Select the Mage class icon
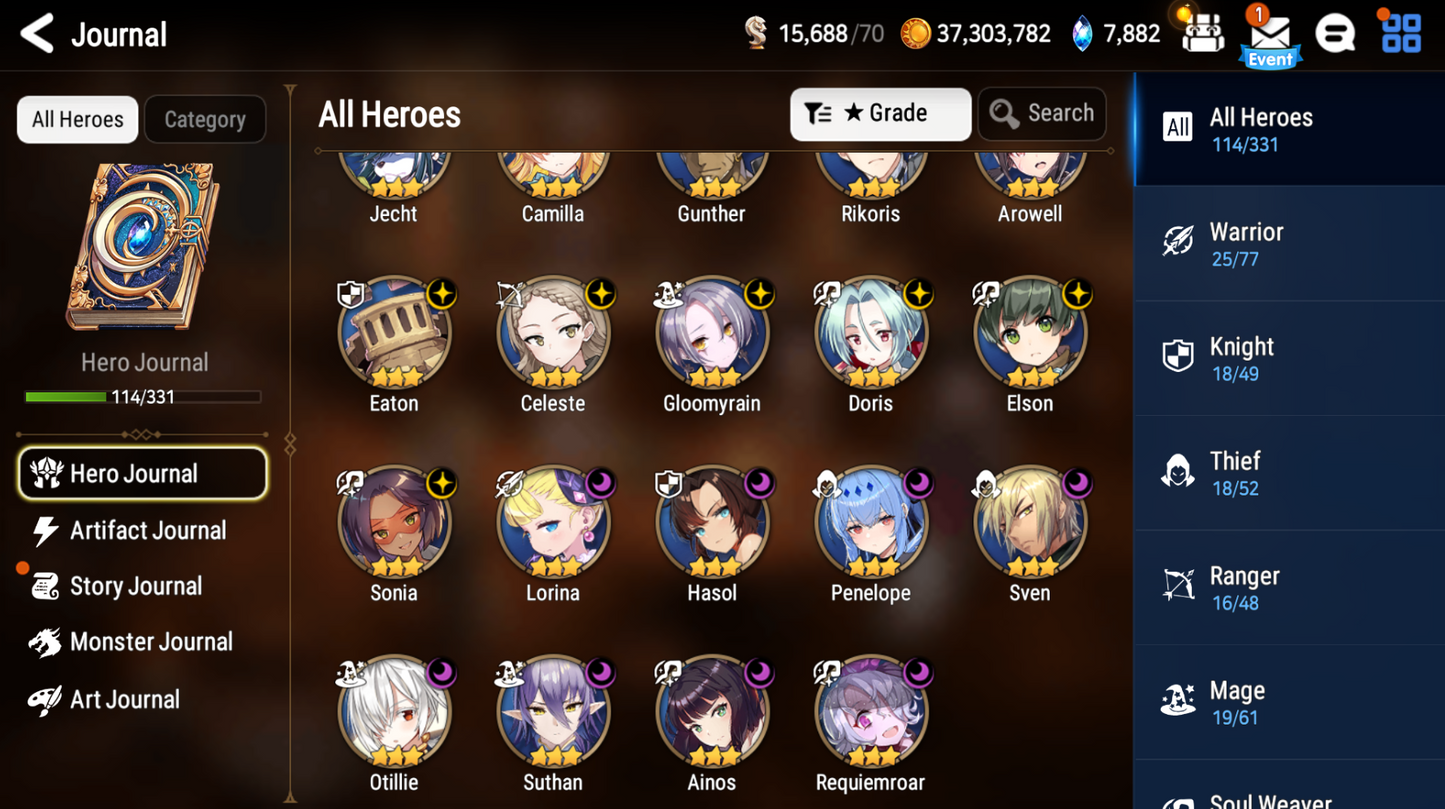Image resolution: width=1445 pixels, height=809 pixels. [x=1288, y=700]
